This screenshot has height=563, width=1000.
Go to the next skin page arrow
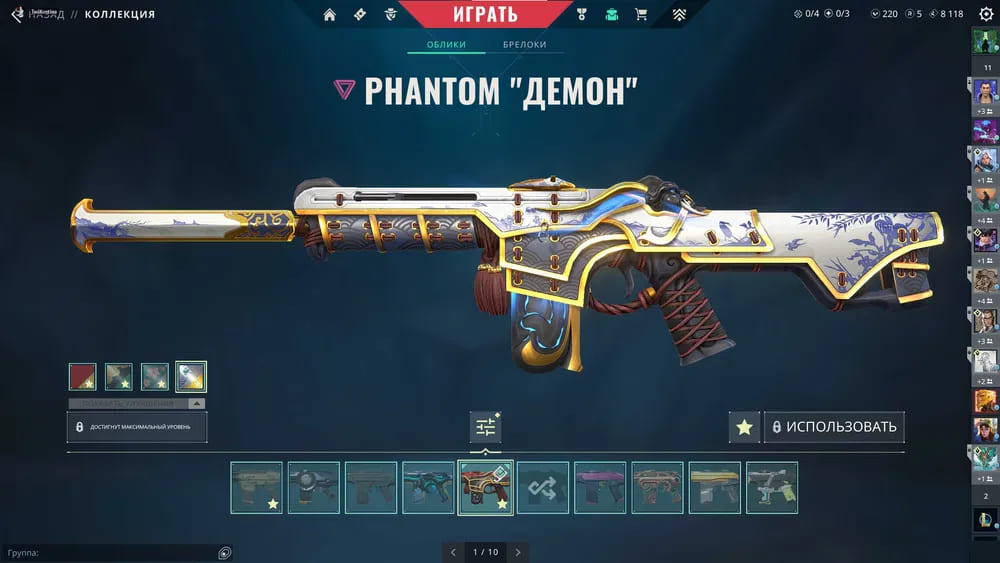pyautogui.click(x=518, y=552)
